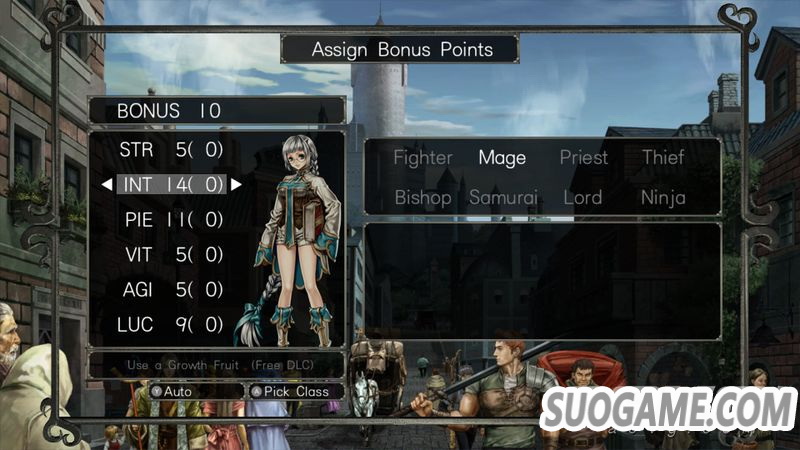Viewport: 800px width, 450px height.
Task: Increase INT with the right arrow
Action: pos(236,184)
